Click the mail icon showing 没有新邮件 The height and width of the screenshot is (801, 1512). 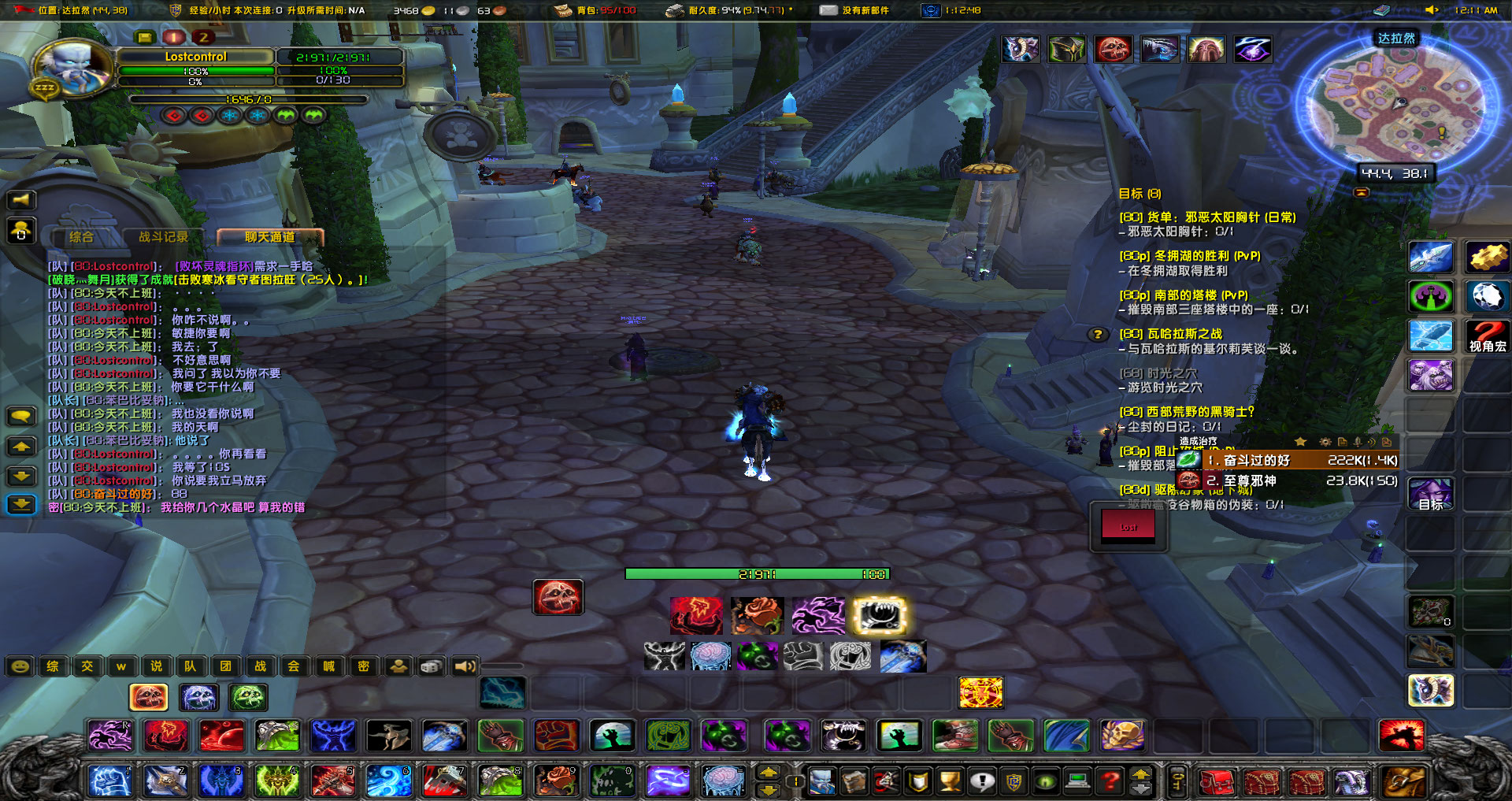coord(828,10)
